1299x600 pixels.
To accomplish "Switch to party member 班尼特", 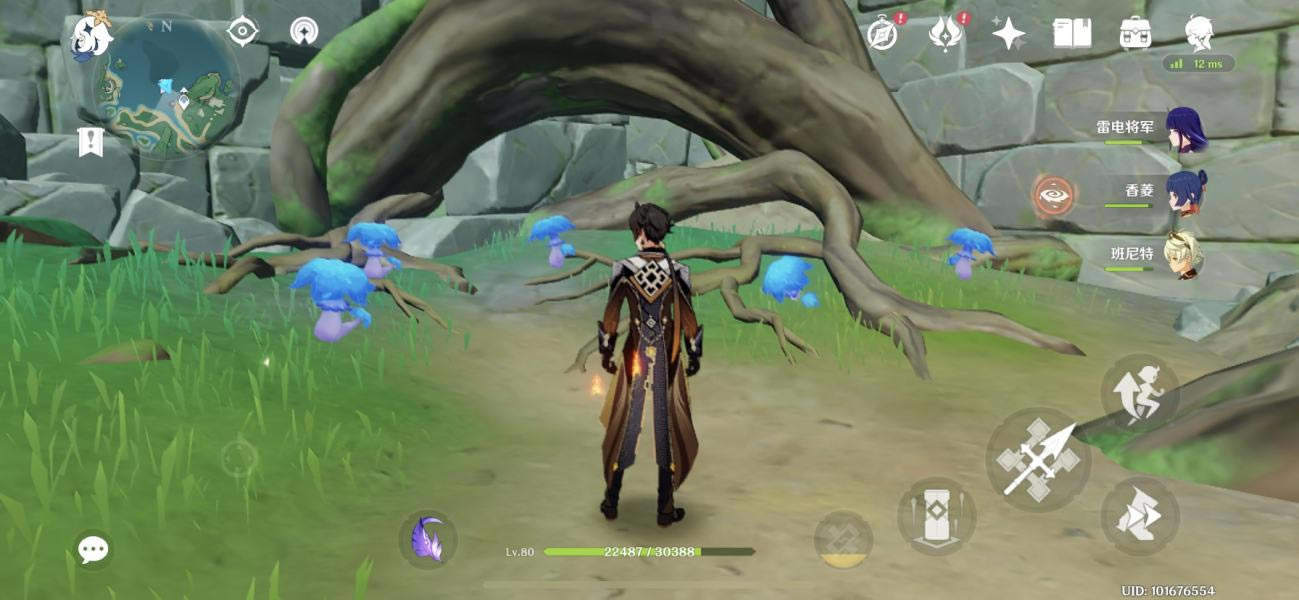I will (x=1185, y=256).
